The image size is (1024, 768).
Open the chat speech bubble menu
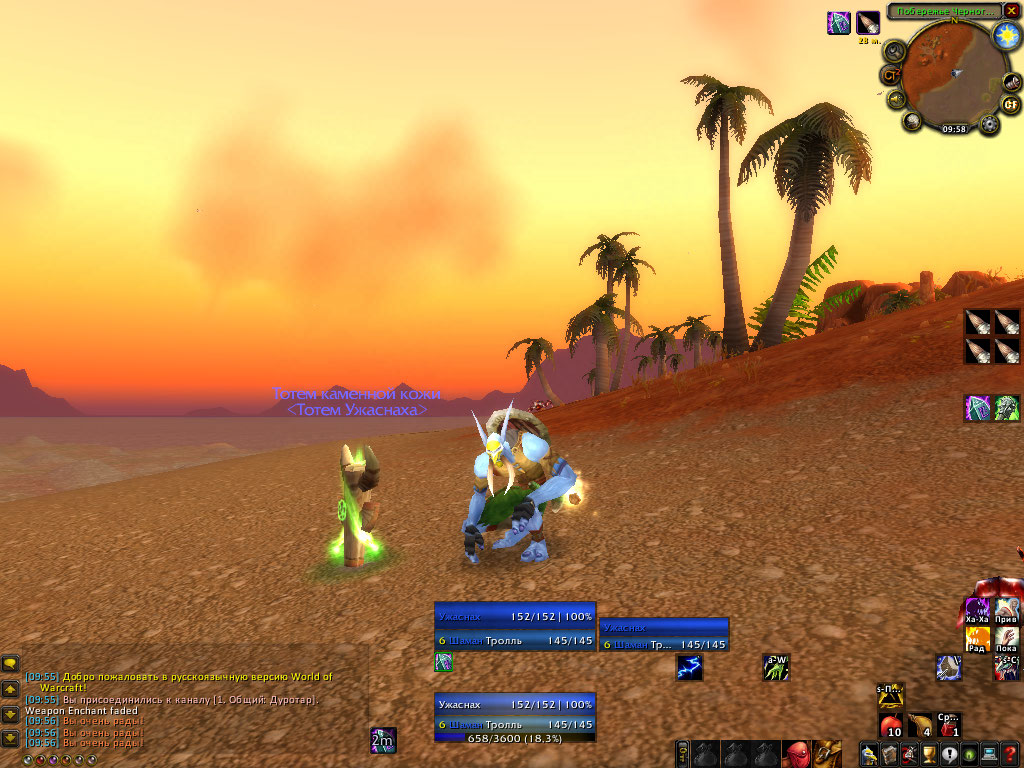point(10,663)
